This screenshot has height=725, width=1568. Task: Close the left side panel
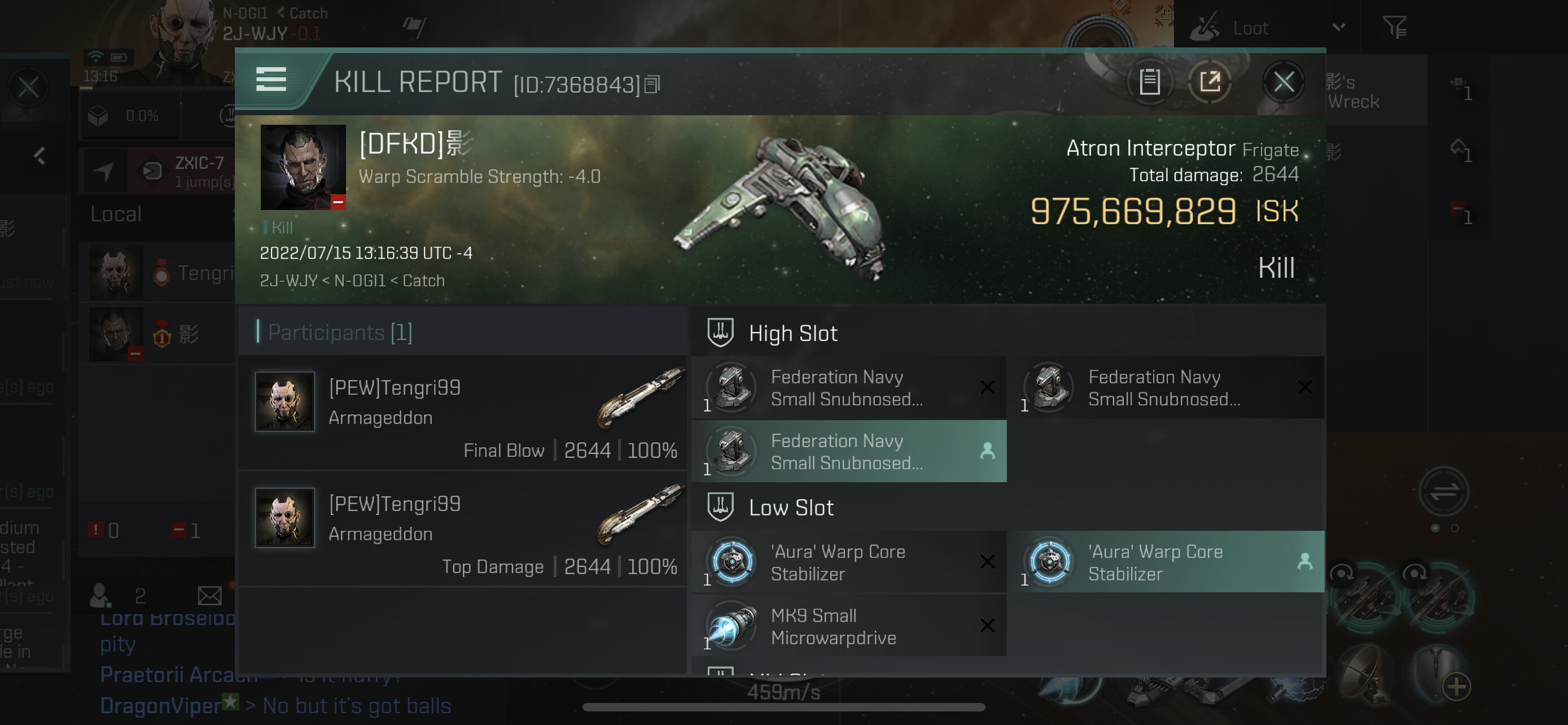tap(28, 88)
